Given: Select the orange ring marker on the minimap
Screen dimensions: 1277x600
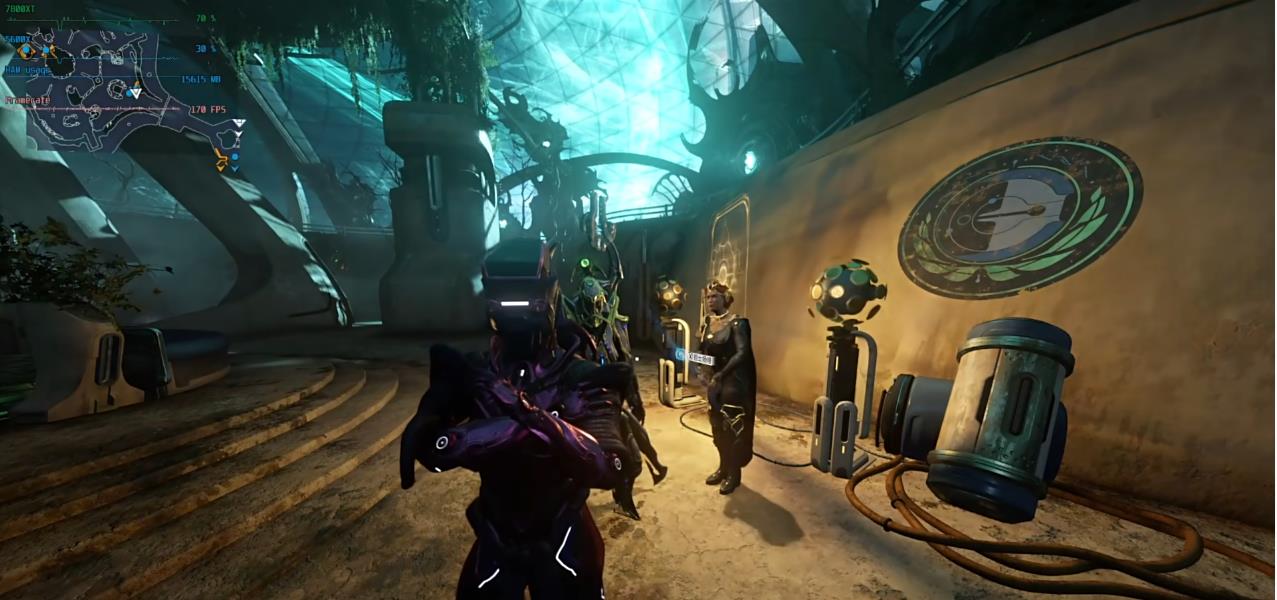Looking at the screenshot, I should point(26,51).
